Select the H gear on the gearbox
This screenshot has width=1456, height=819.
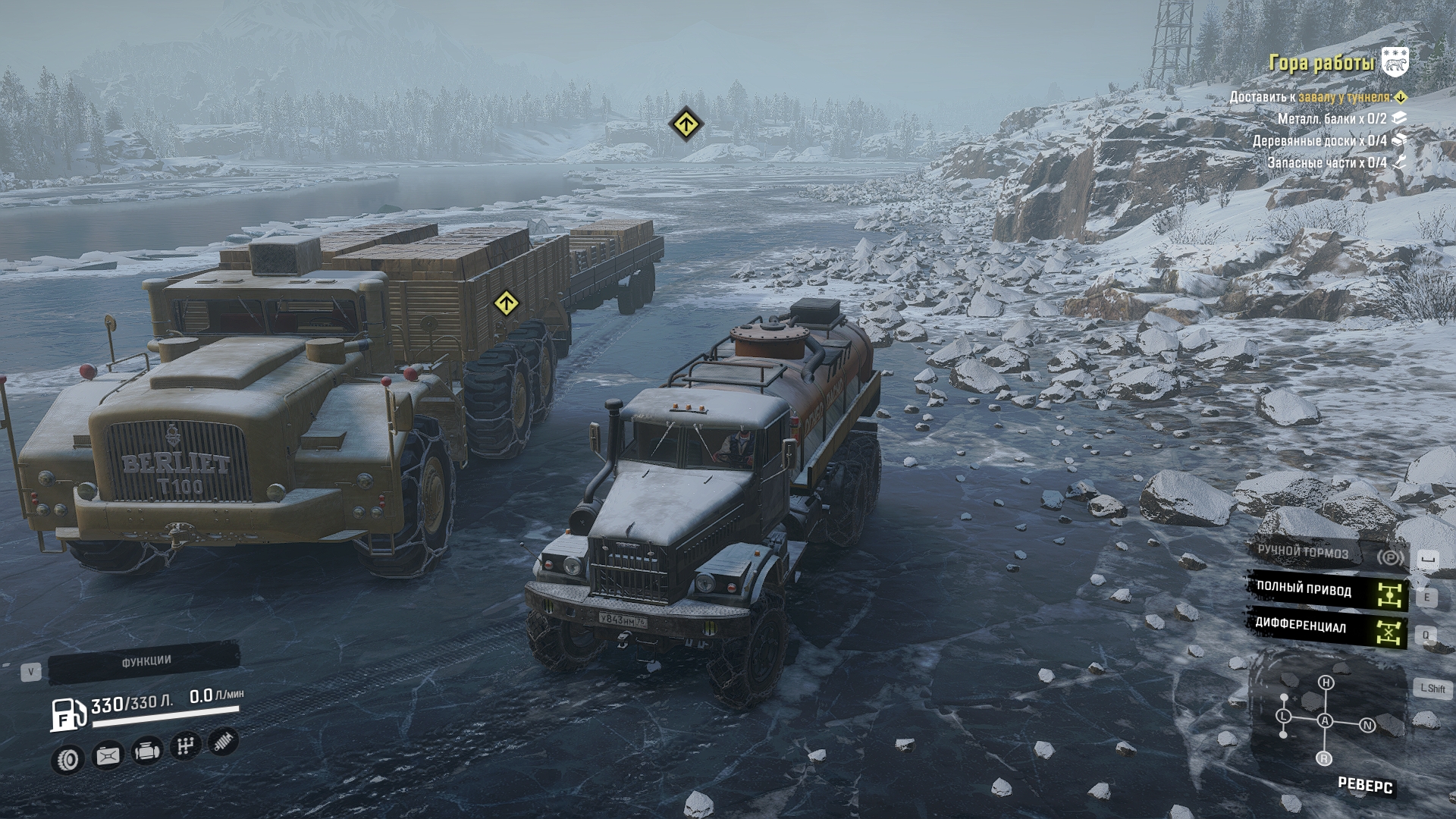1326,682
